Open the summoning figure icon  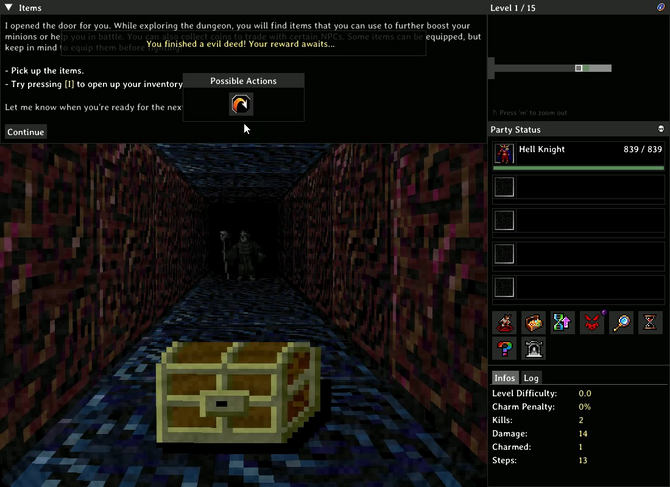click(x=505, y=323)
